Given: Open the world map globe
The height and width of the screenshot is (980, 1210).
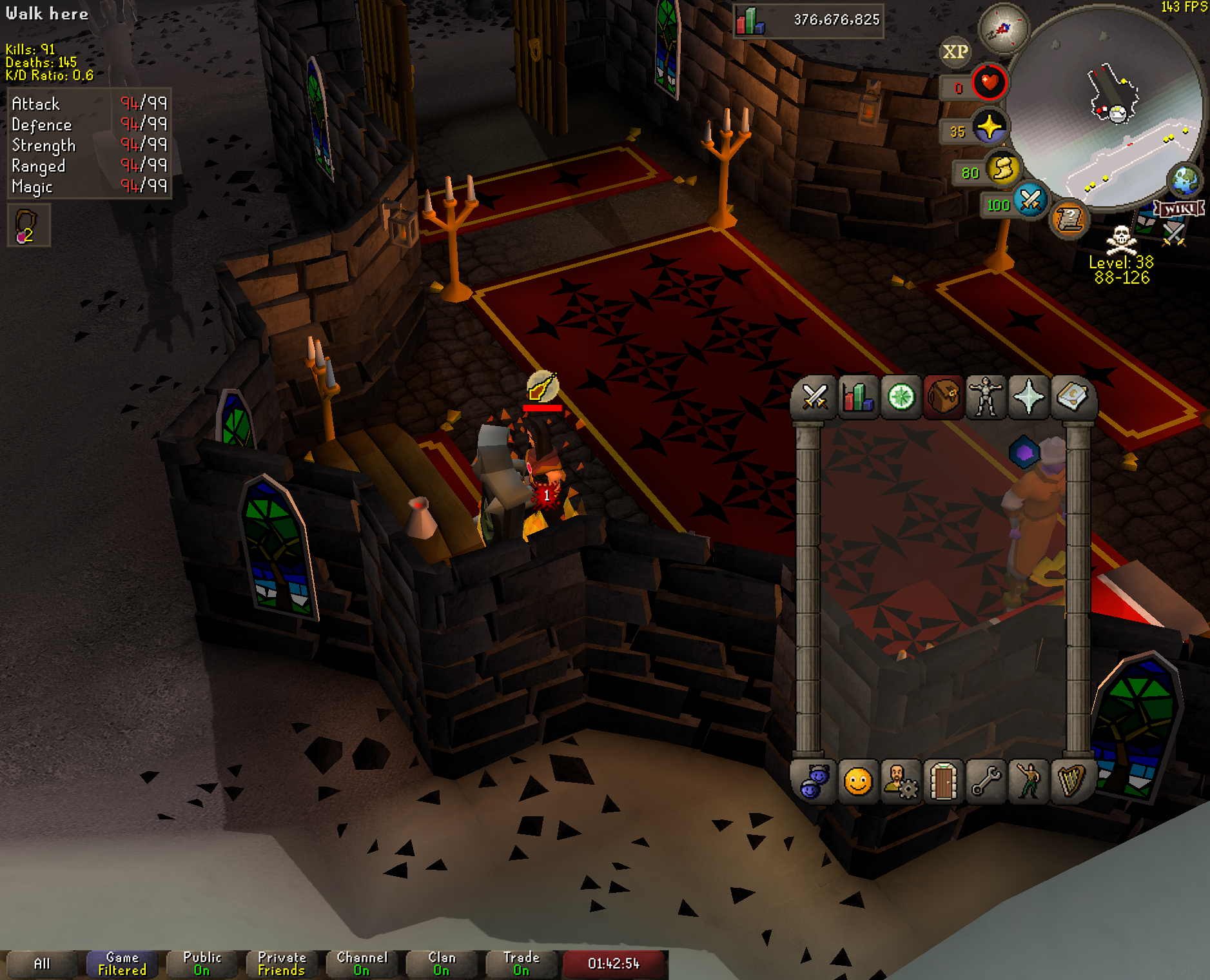Looking at the screenshot, I should [x=1185, y=181].
